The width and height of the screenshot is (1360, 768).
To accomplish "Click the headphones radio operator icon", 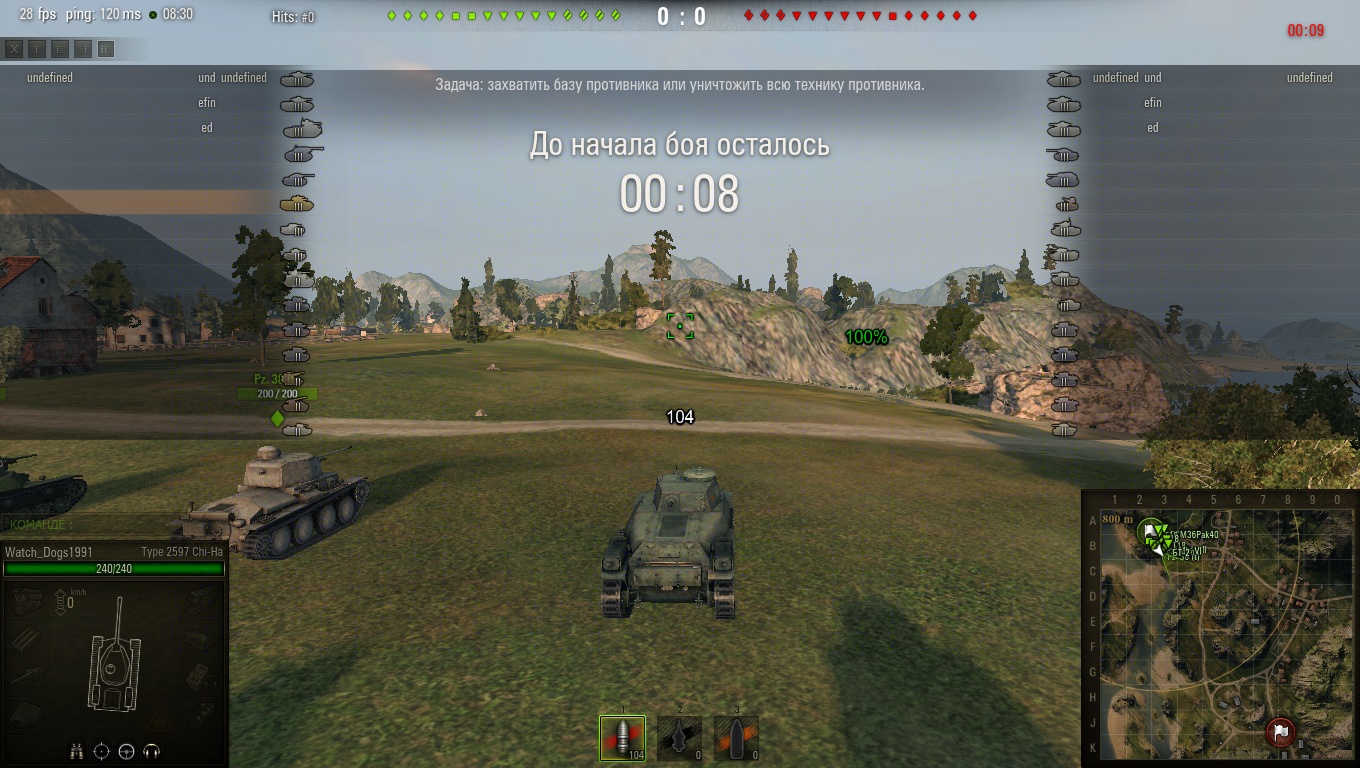I will 152,751.
